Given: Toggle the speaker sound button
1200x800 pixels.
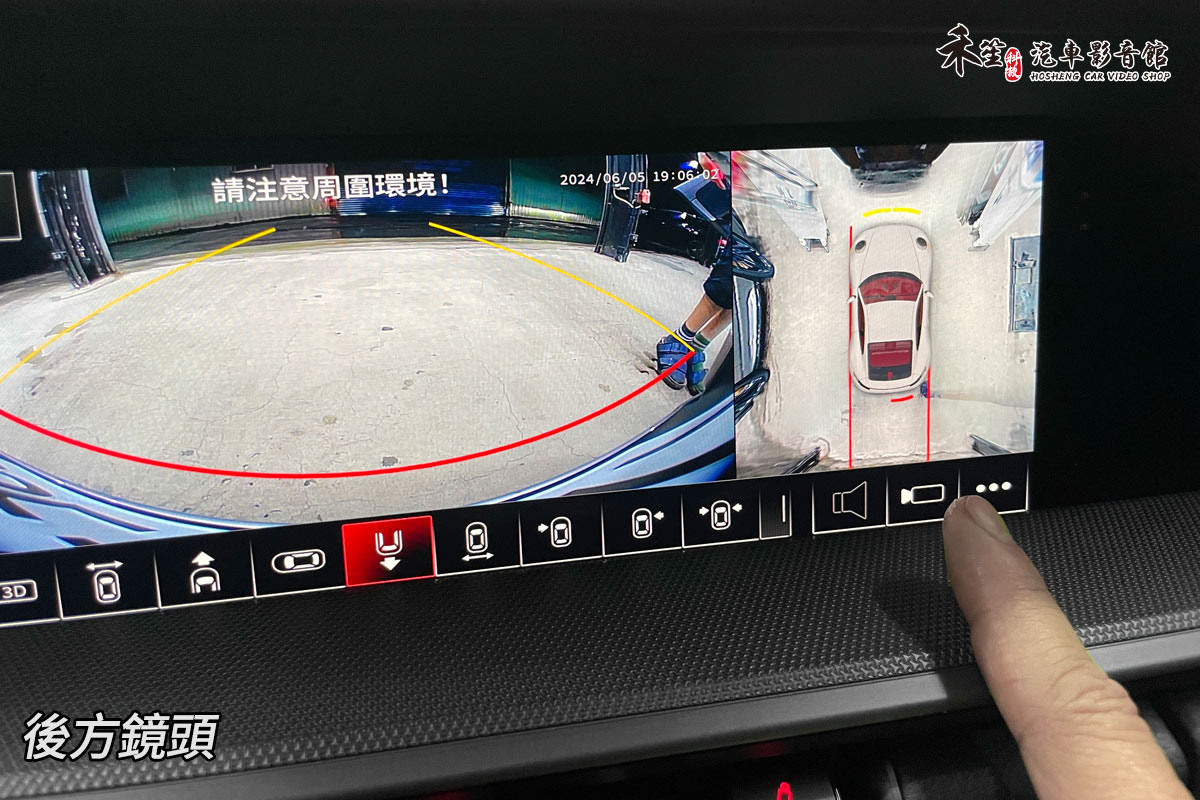Looking at the screenshot, I should point(848,499).
